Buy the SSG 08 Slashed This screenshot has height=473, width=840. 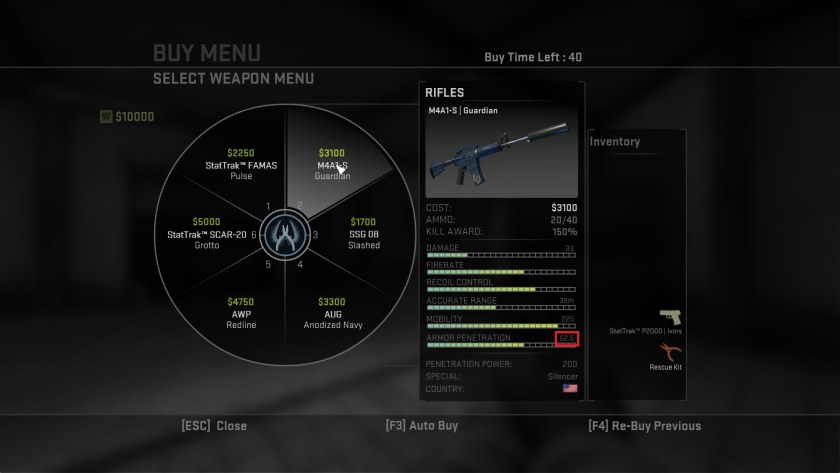click(x=364, y=233)
